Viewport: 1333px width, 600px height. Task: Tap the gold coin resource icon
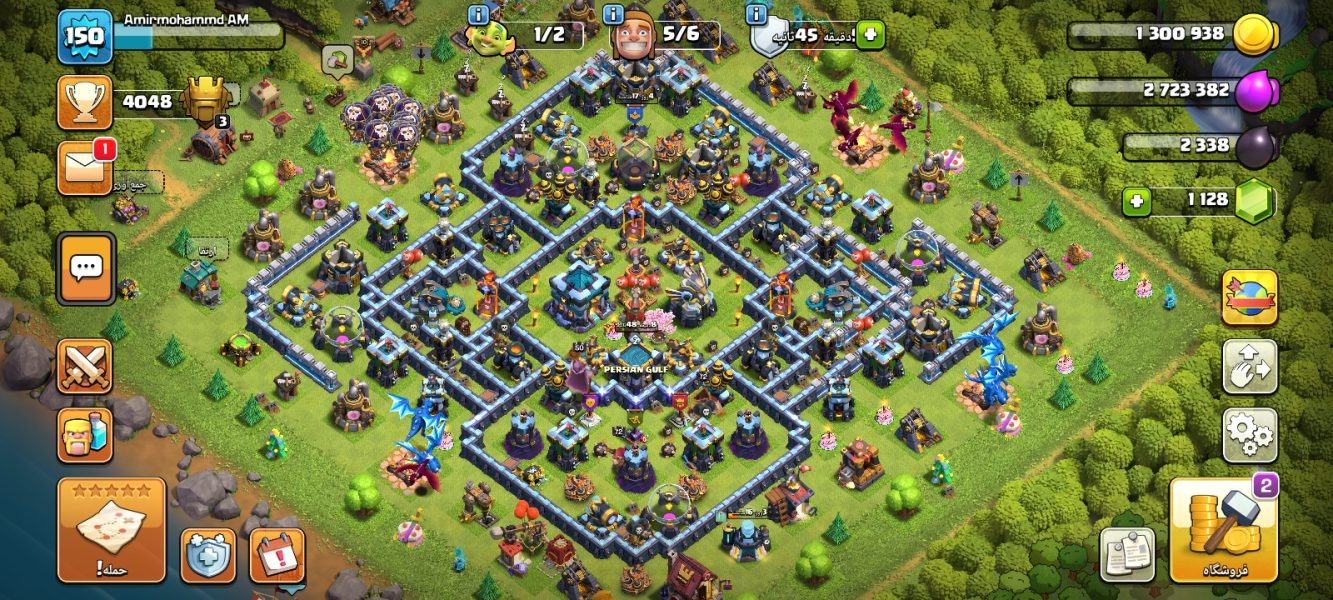point(1253,35)
